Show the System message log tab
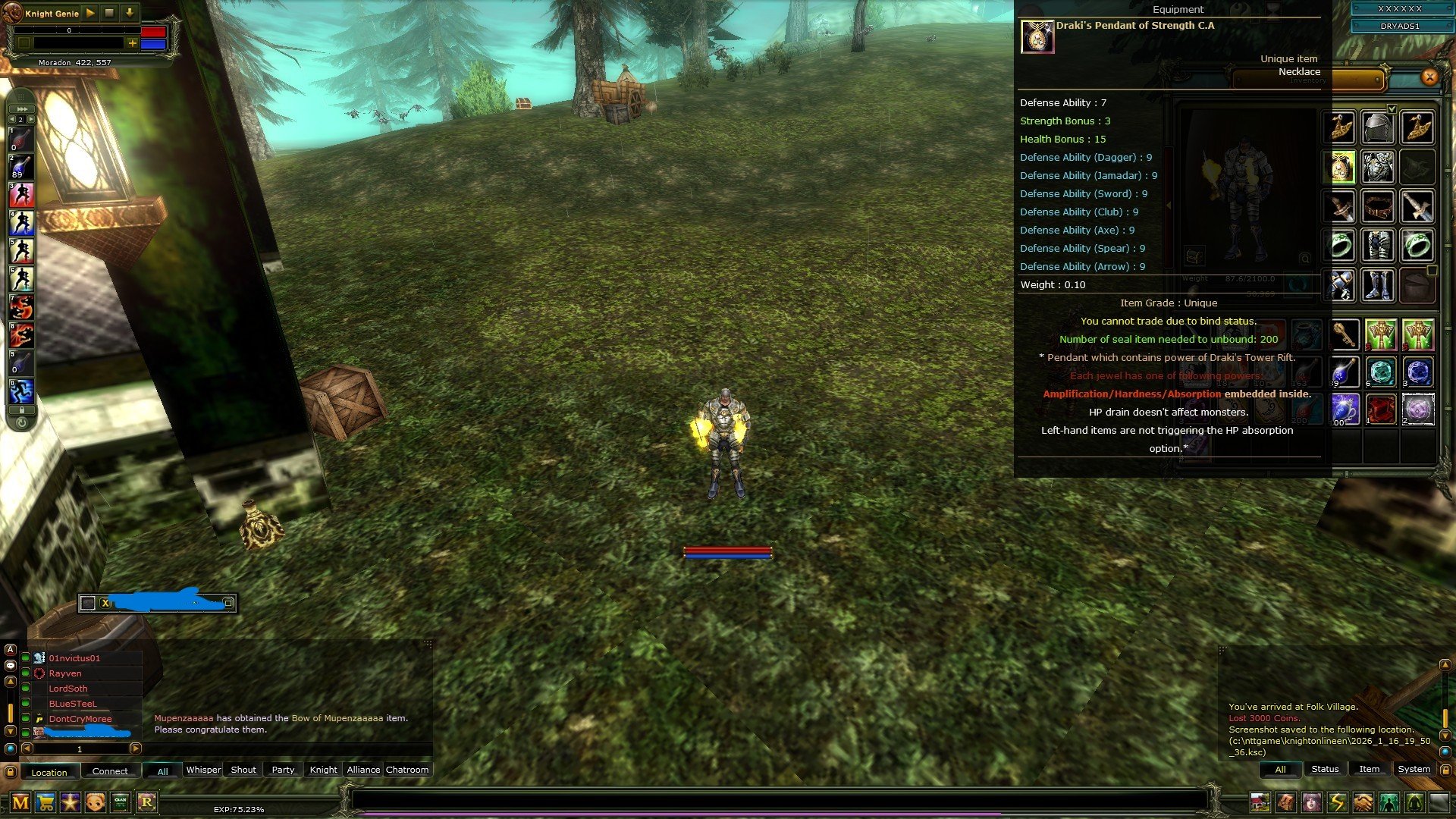 (x=1414, y=769)
